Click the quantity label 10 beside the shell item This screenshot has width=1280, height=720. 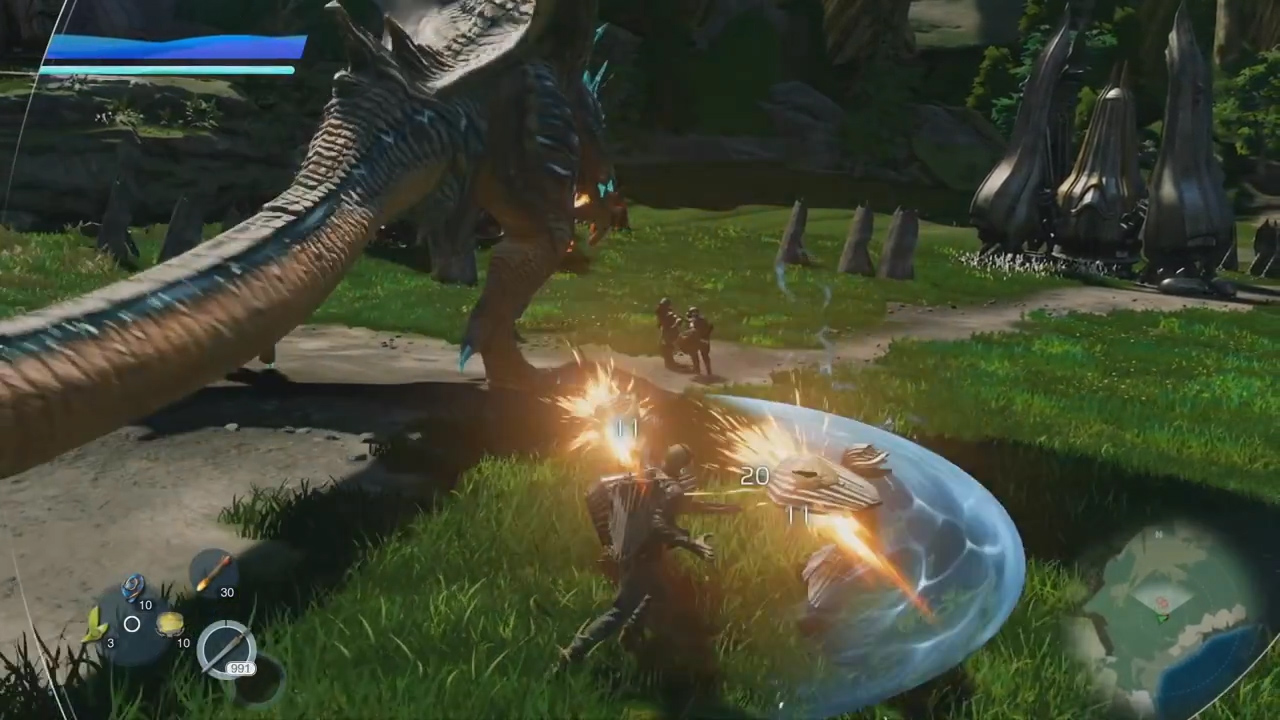tap(146, 605)
